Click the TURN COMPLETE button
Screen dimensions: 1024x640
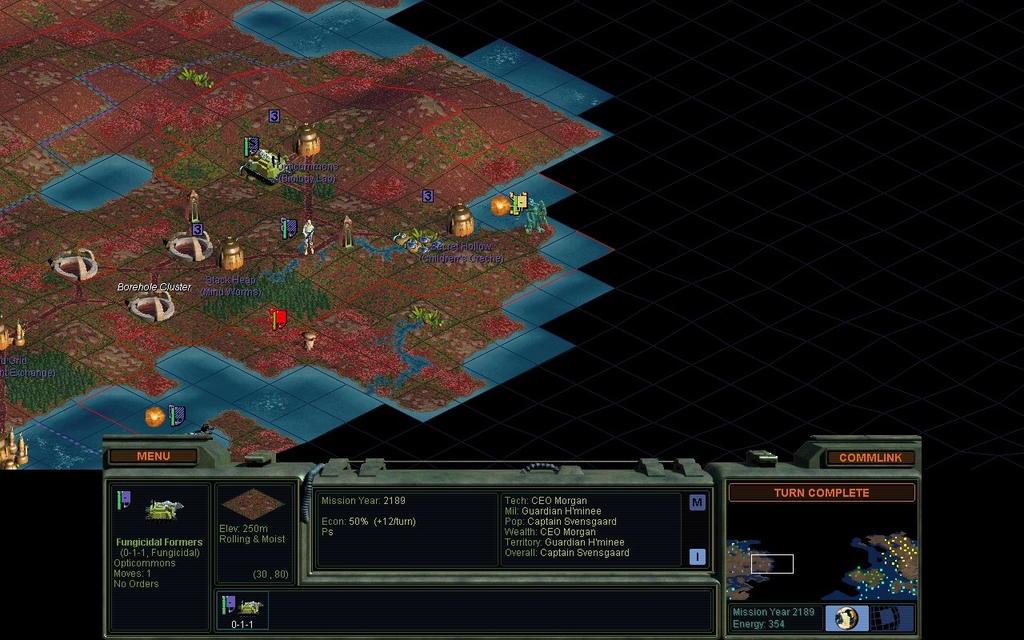tap(821, 493)
